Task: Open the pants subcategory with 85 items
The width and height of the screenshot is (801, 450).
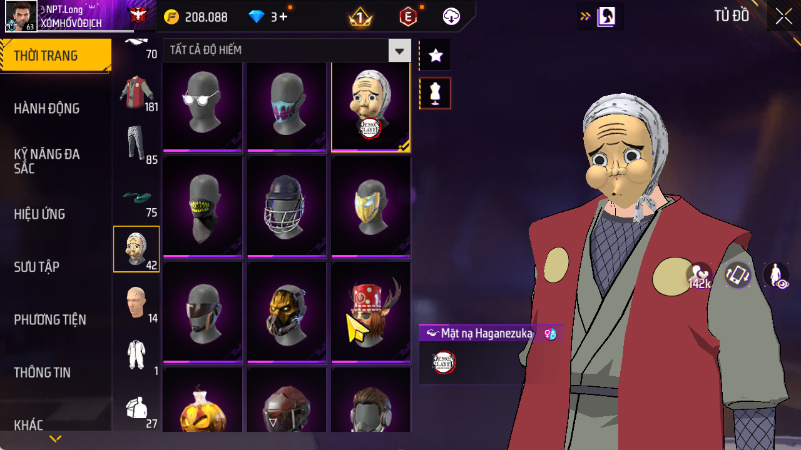Action: tap(137, 146)
